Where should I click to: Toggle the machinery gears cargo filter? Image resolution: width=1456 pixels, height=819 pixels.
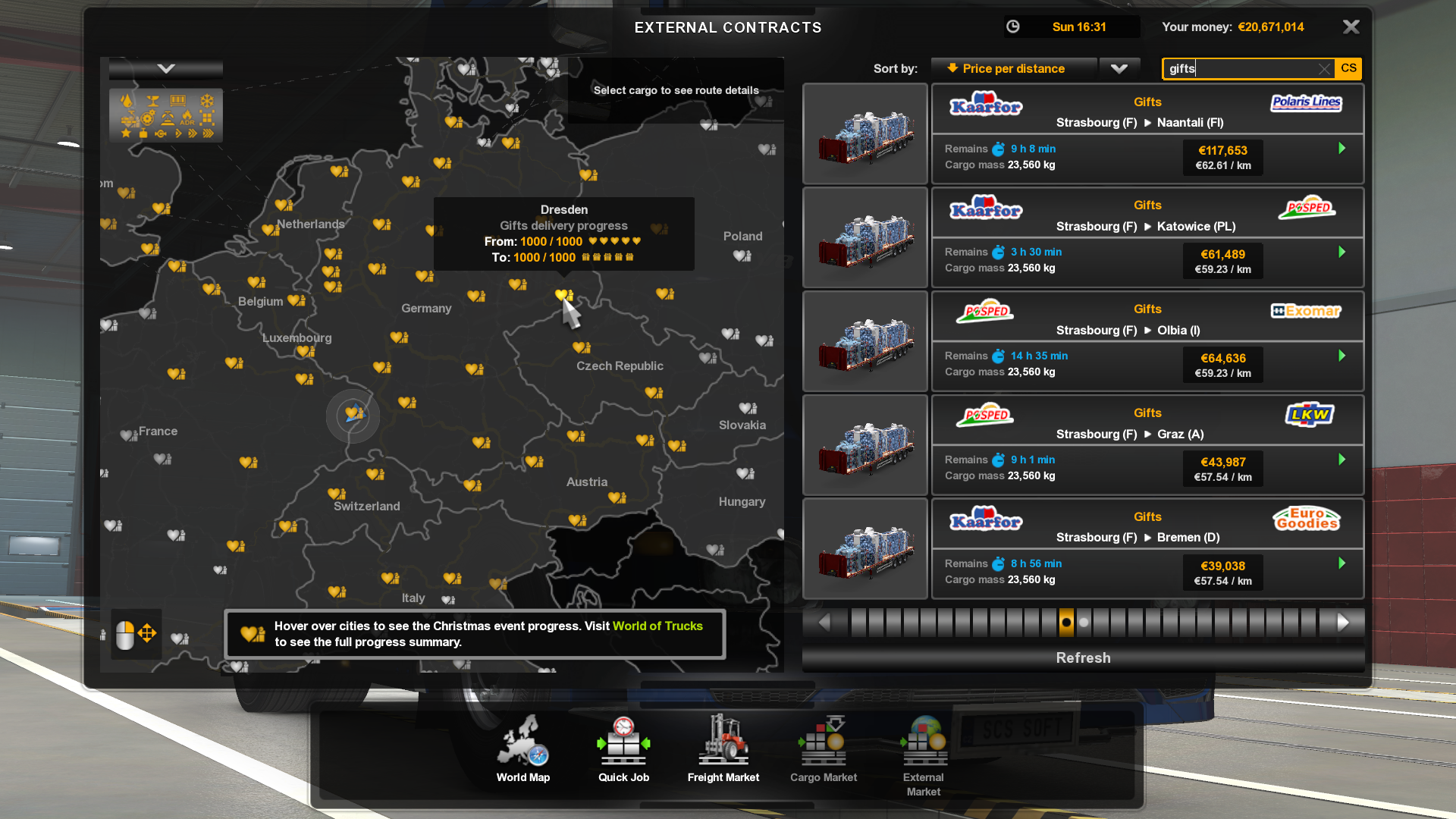(147, 119)
